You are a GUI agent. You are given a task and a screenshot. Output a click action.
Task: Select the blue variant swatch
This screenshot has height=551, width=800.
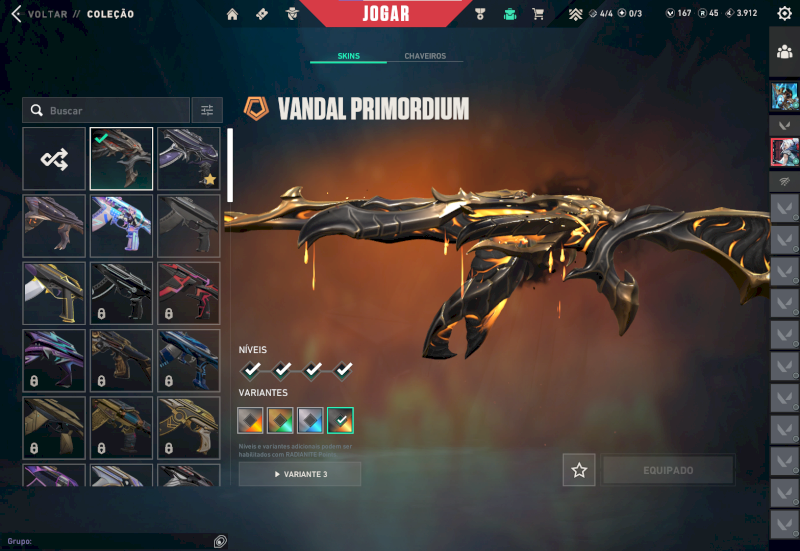click(x=311, y=420)
